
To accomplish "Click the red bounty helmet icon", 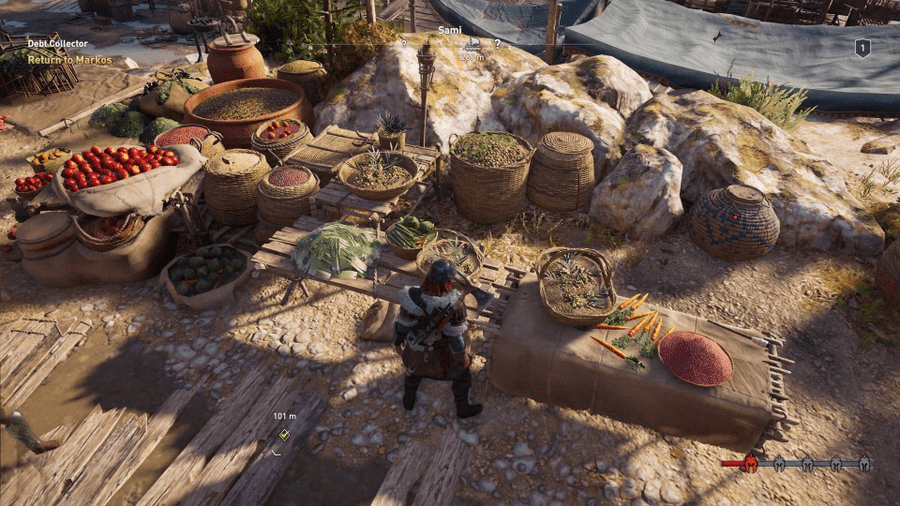I will click(x=750, y=463).
